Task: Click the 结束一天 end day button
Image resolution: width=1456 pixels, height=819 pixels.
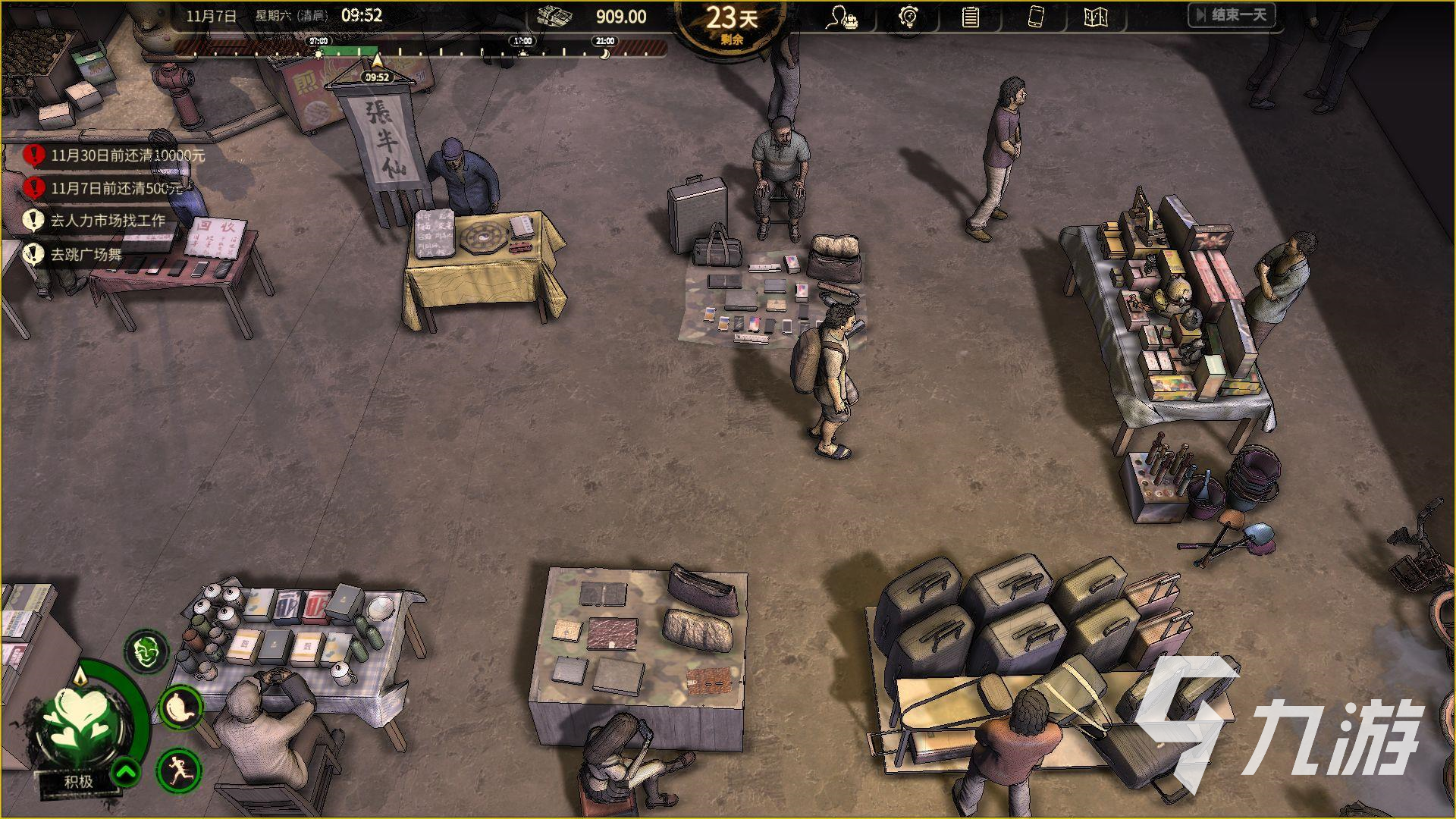Action: coord(1232,15)
